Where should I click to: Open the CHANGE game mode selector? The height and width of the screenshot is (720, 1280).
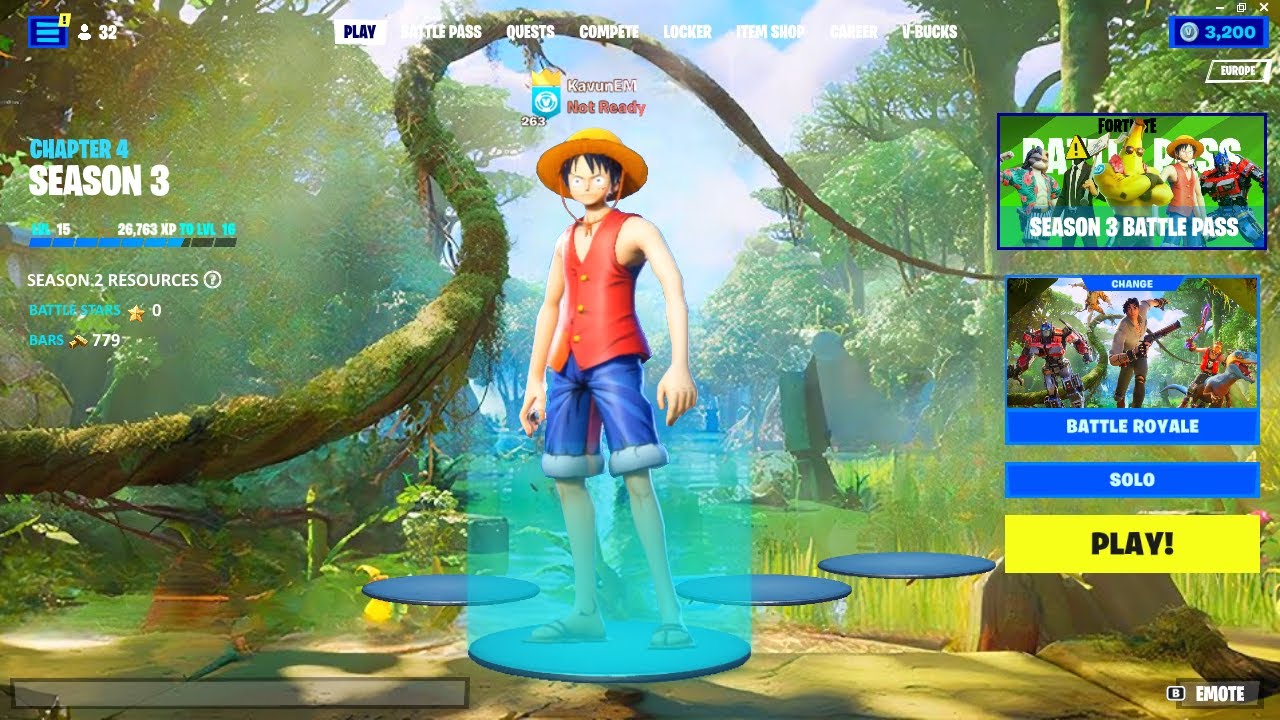click(1131, 283)
